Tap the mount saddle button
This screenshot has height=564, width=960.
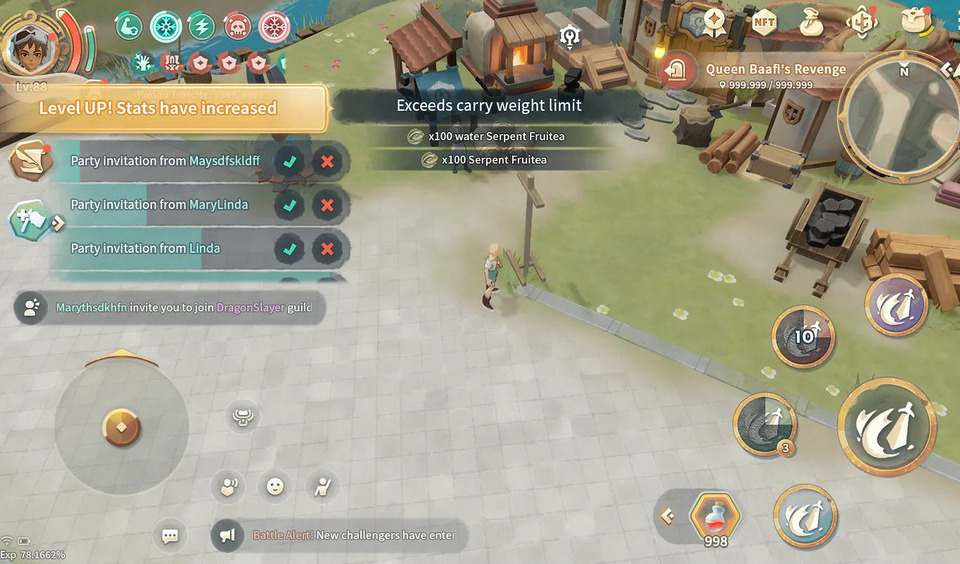[241, 416]
